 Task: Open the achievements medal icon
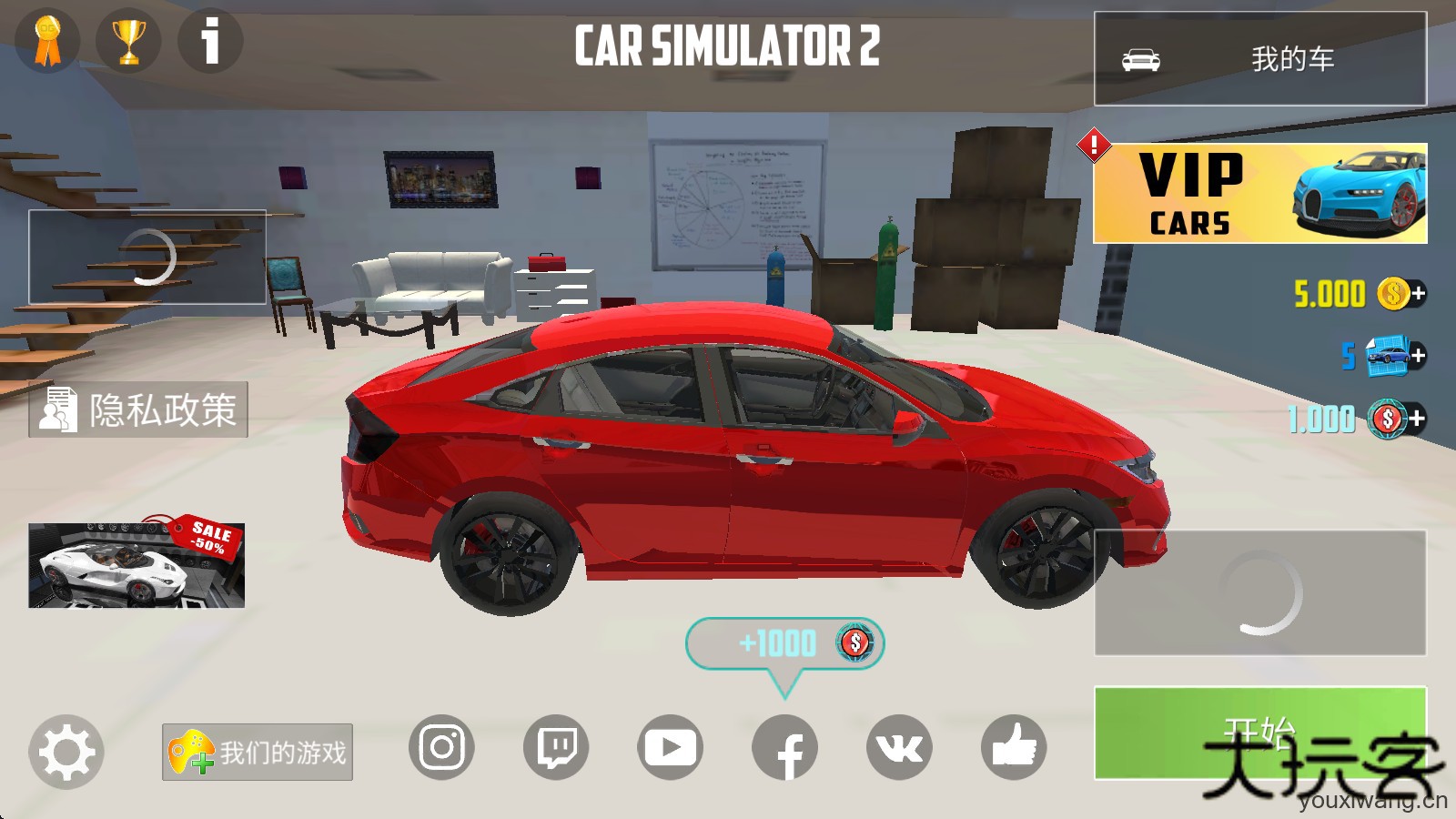pos(47,41)
